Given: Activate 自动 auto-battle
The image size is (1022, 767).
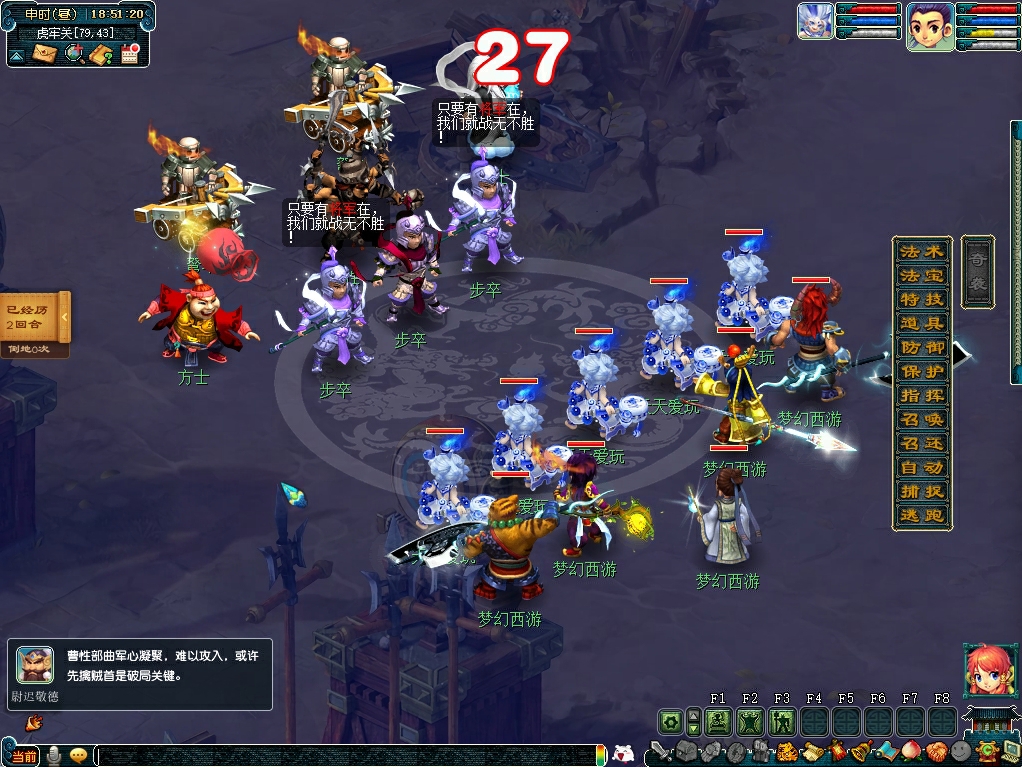Looking at the screenshot, I should click(921, 467).
